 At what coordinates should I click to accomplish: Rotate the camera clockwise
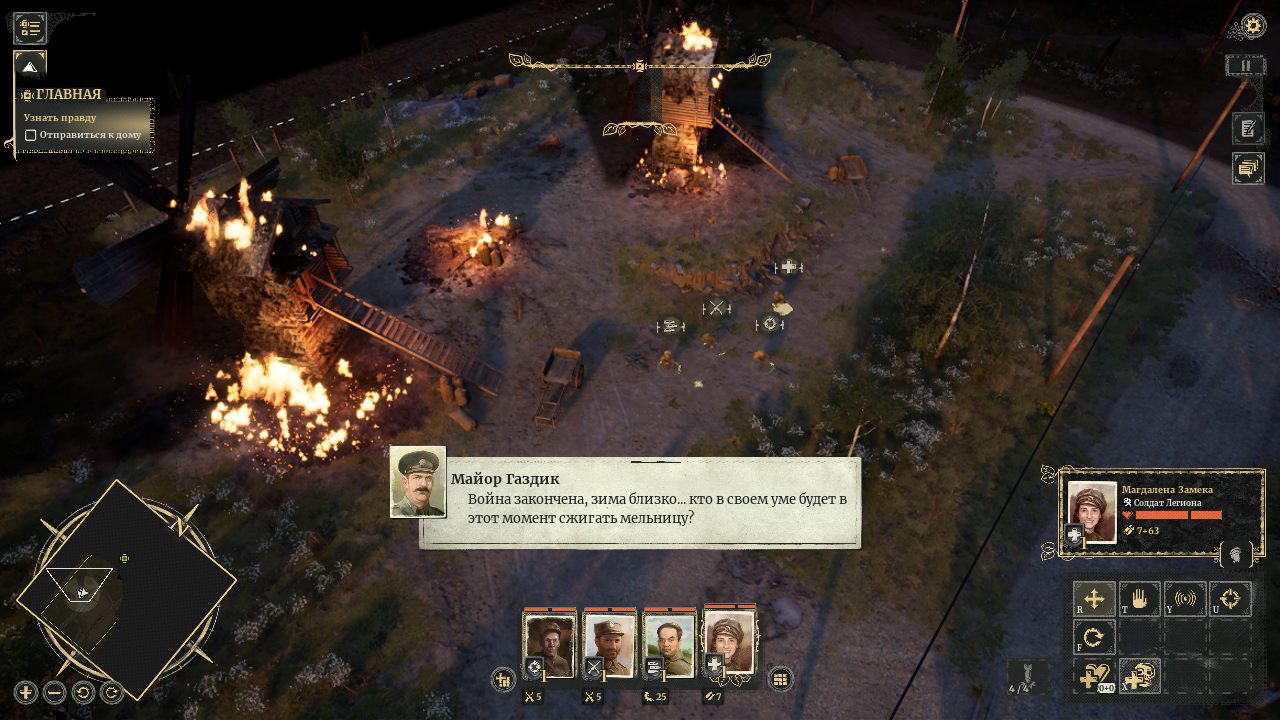coord(112,691)
